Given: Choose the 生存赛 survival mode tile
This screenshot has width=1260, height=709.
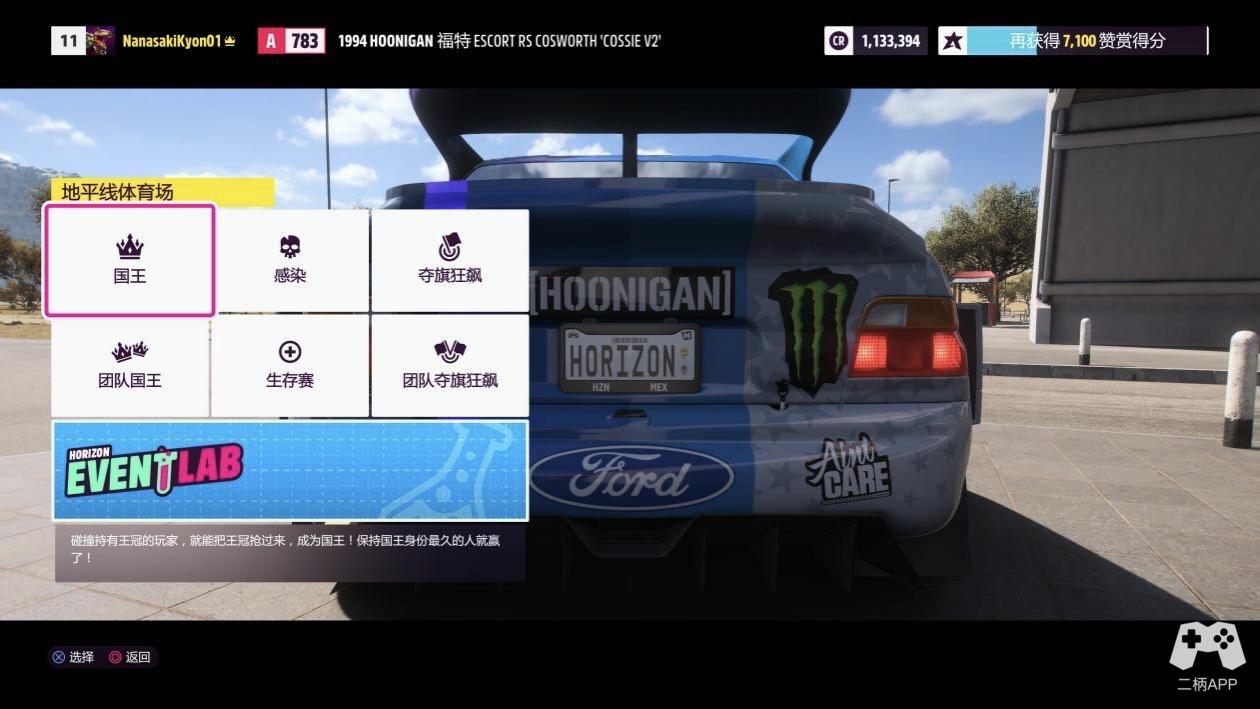Looking at the screenshot, I should 290,366.
